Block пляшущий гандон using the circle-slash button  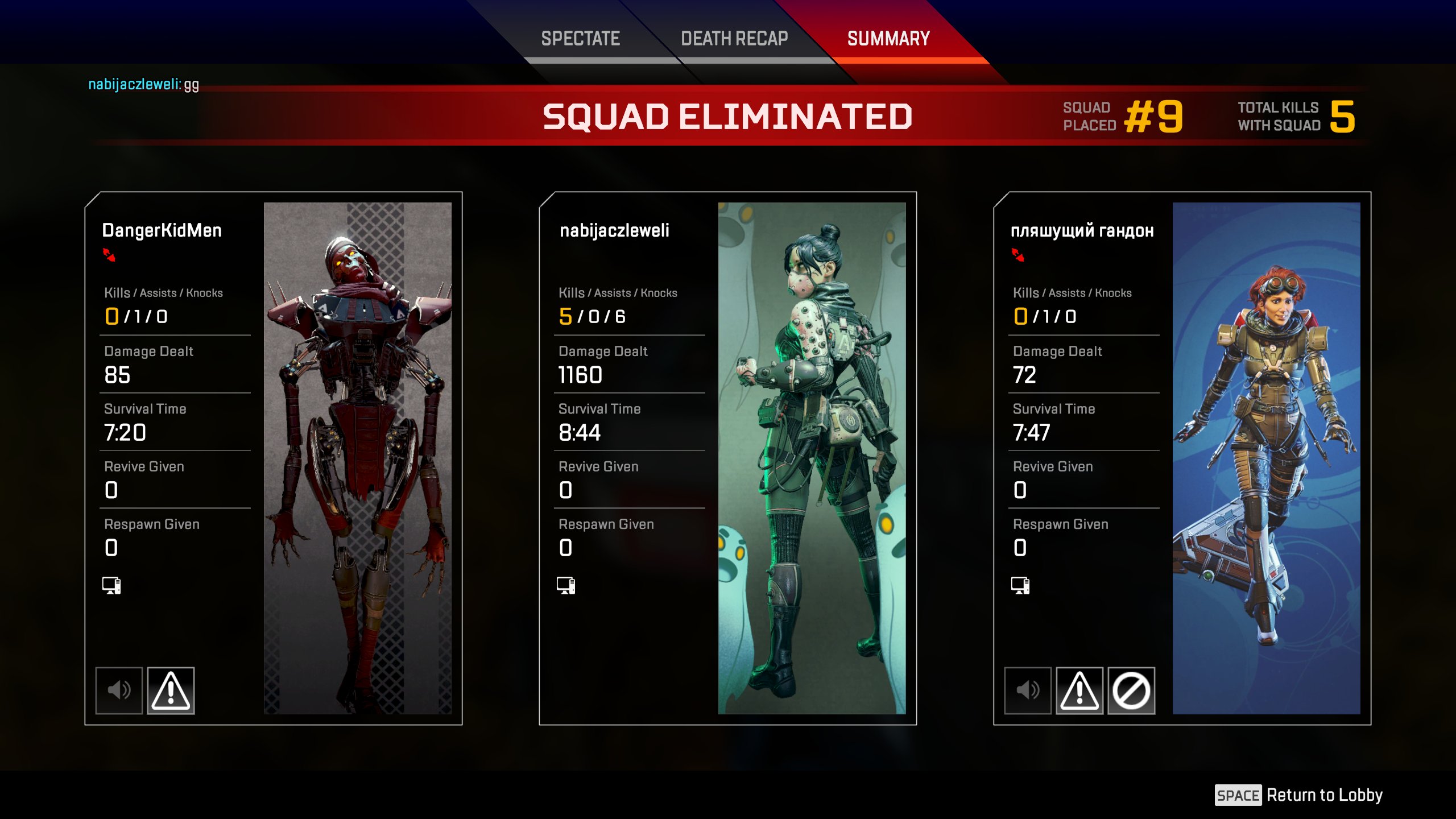(x=1131, y=690)
